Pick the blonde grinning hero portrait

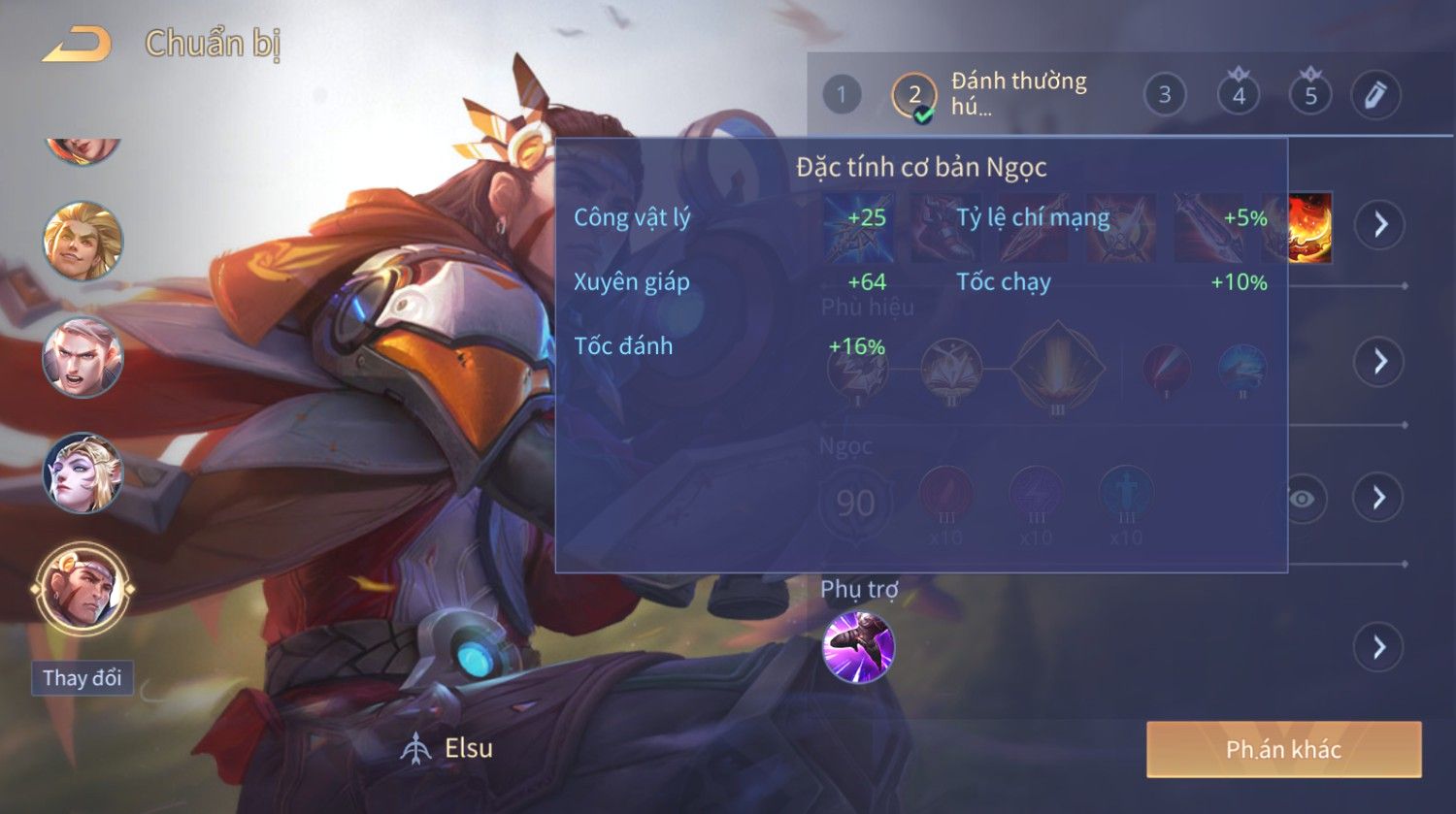(83, 241)
